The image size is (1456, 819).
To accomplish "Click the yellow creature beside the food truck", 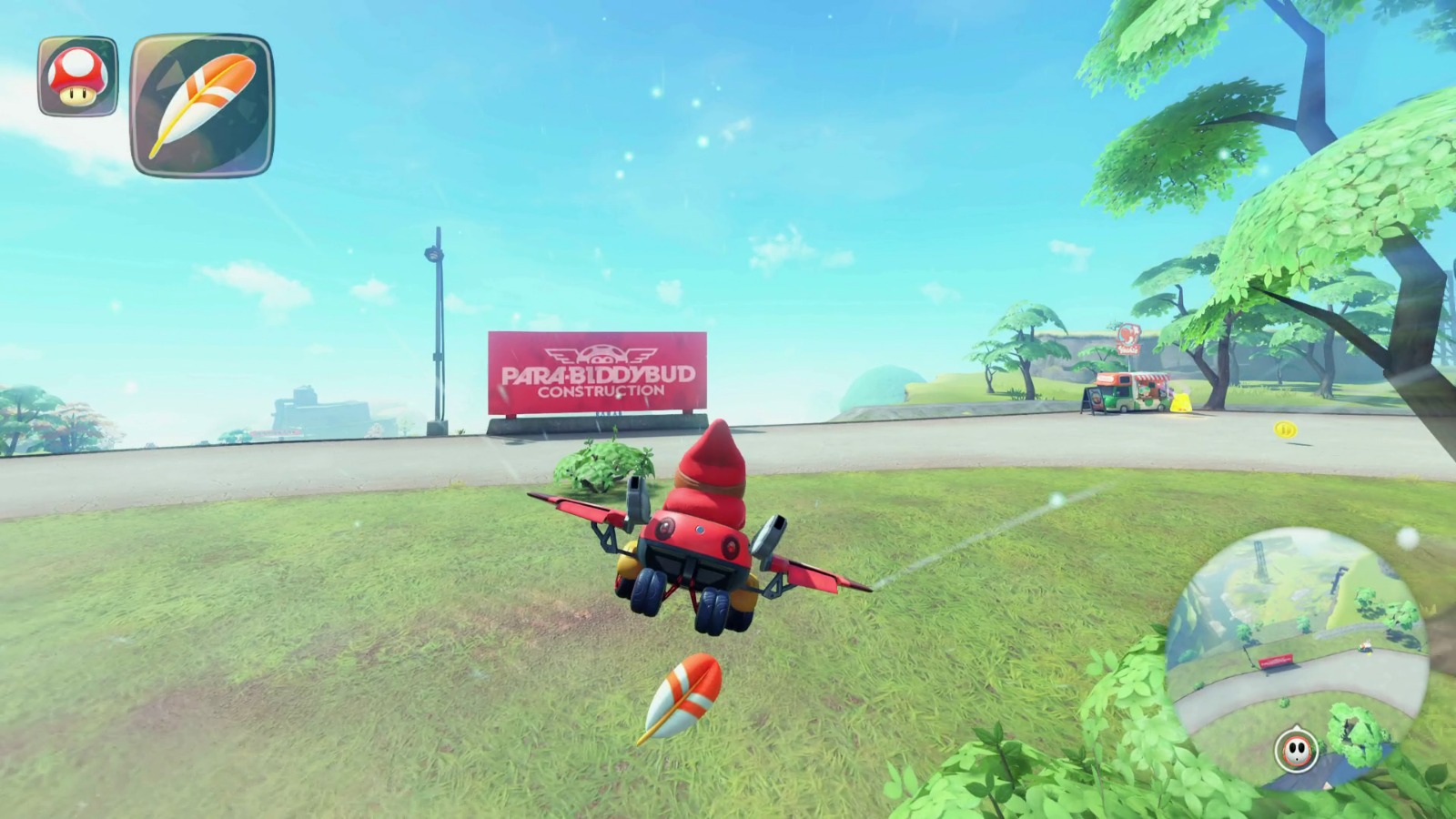I will pyautogui.click(x=1181, y=402).
